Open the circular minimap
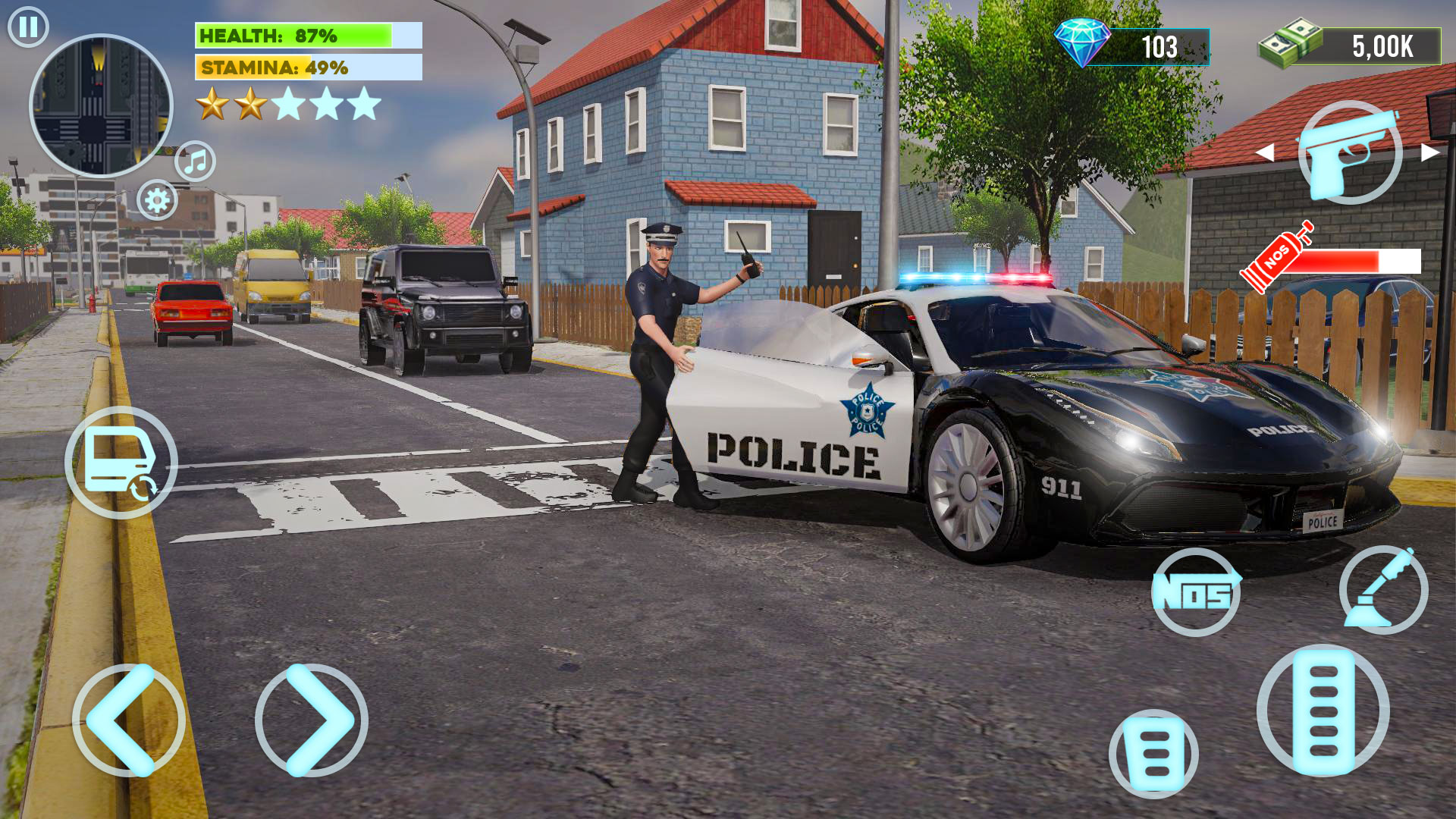1456x819 pixels. coord(101,105)
